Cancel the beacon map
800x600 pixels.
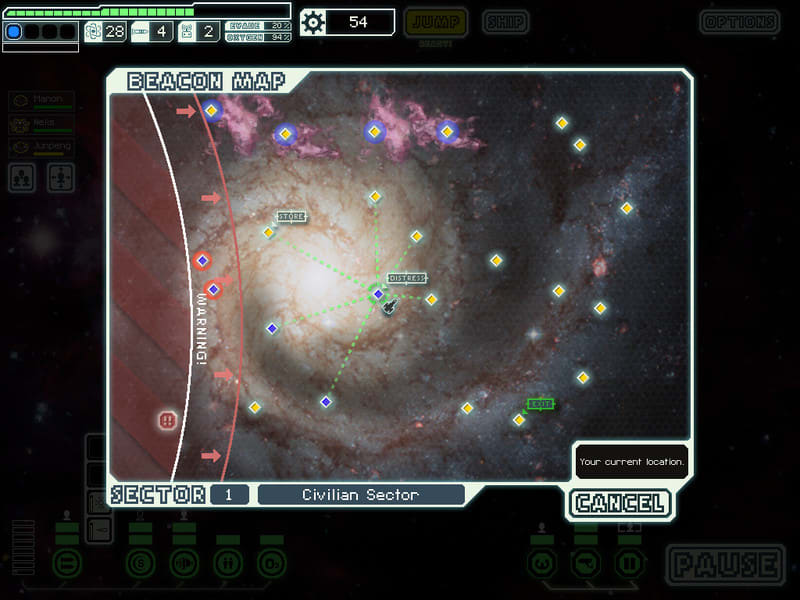point(620,503)
